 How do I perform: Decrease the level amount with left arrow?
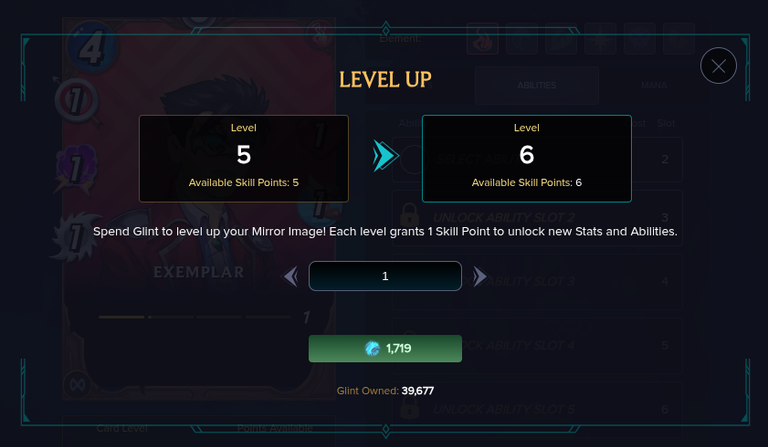[x=291, y=276]
